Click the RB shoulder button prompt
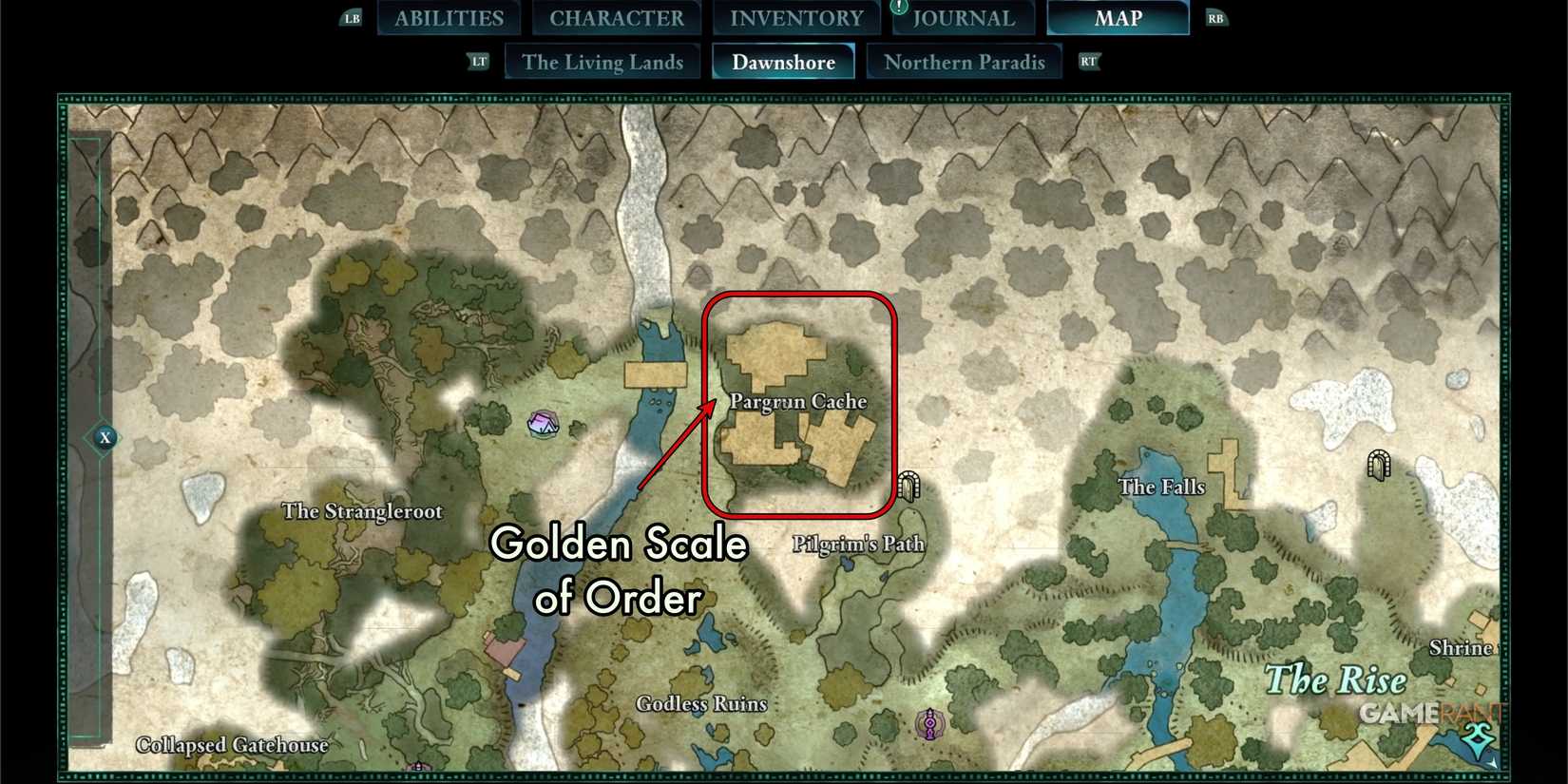 coord(1216,17)
